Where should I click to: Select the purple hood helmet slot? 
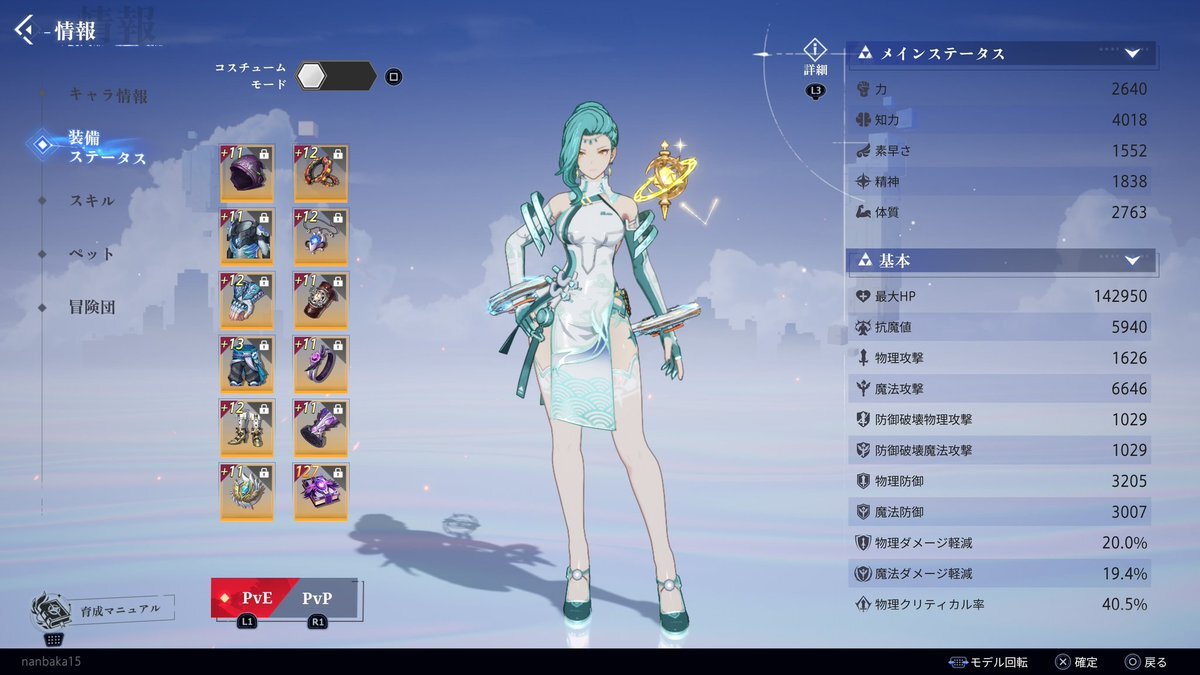(247, 172)
